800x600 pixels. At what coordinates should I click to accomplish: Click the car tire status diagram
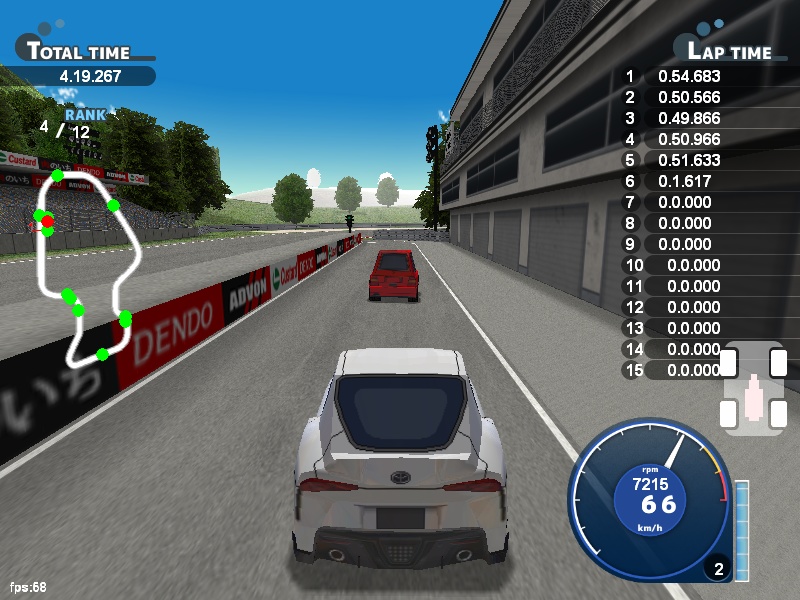pyautogui.click(x=753, y=387)
